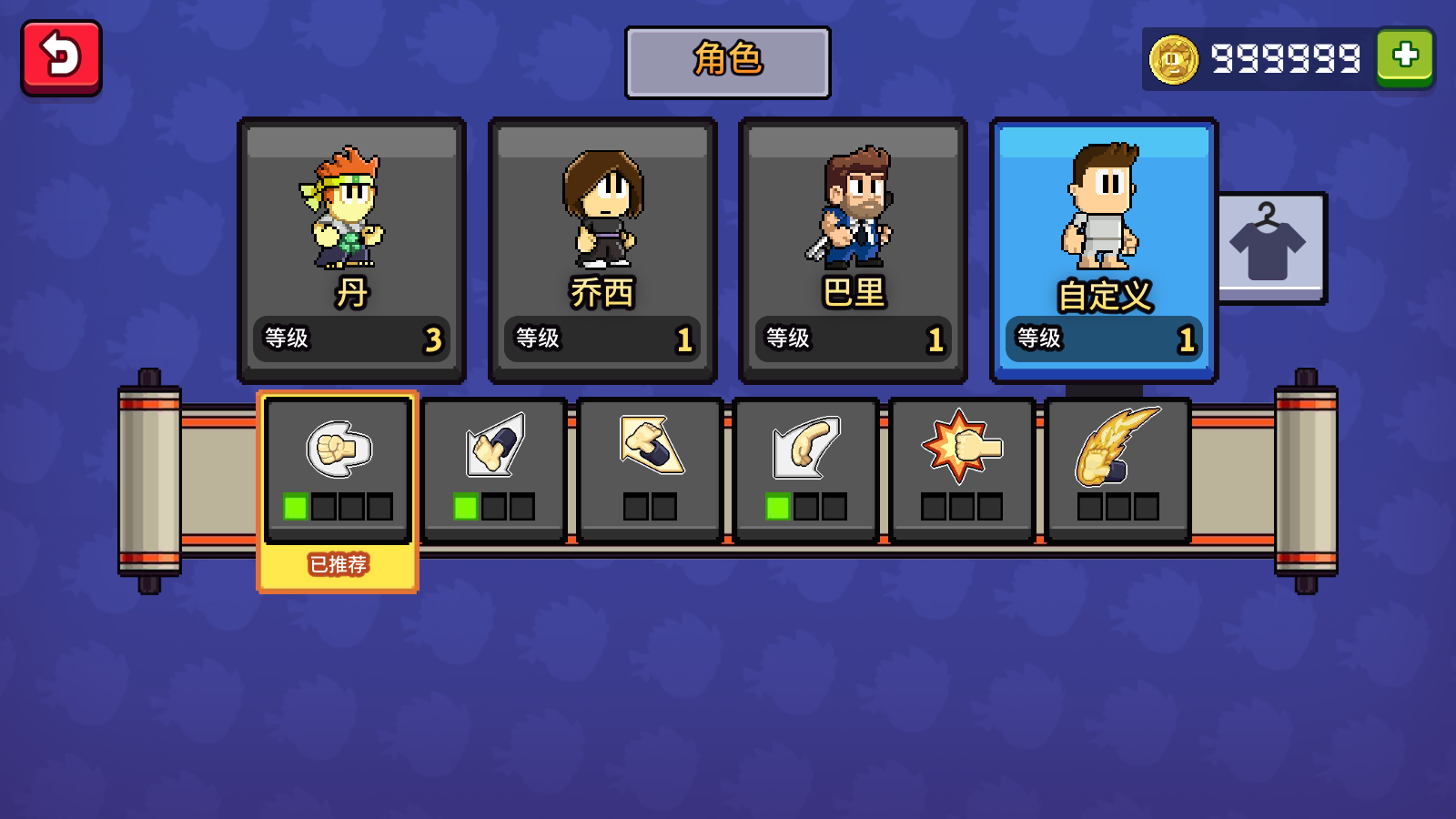Select the recommended fist punch skill

(338, 470)
